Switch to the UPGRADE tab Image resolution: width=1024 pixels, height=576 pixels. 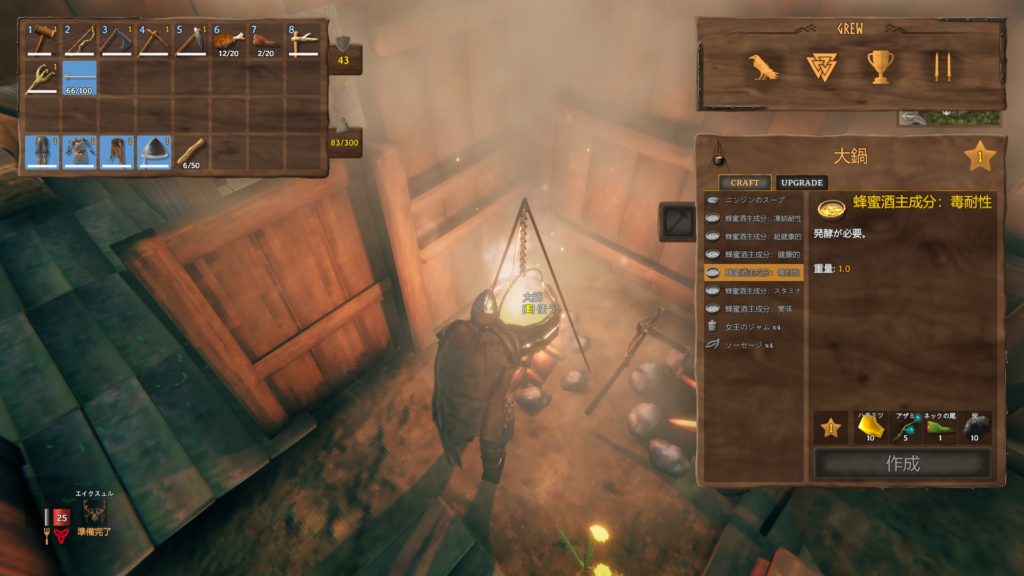coord(801,183)
